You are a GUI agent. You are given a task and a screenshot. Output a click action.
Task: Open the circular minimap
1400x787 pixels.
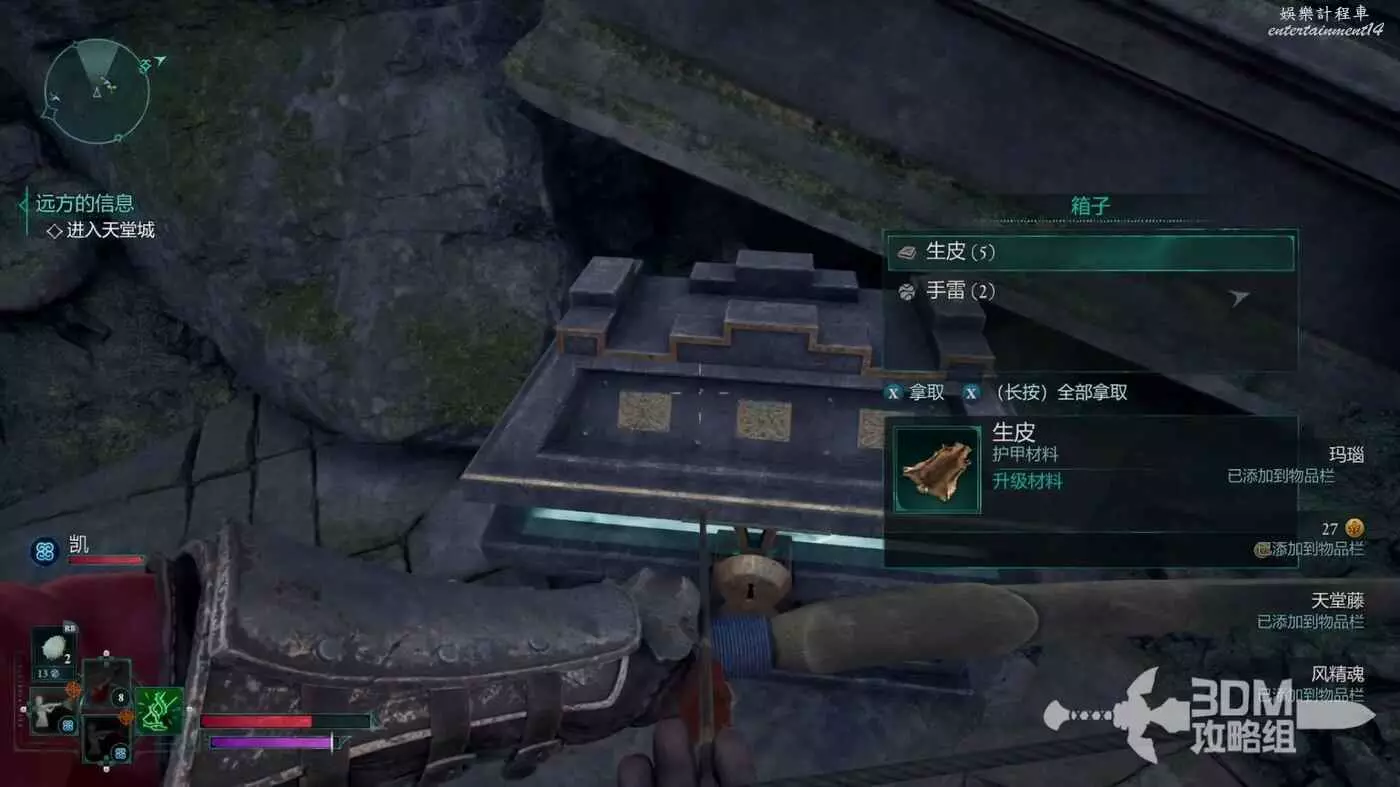click(x=97, y=91)
